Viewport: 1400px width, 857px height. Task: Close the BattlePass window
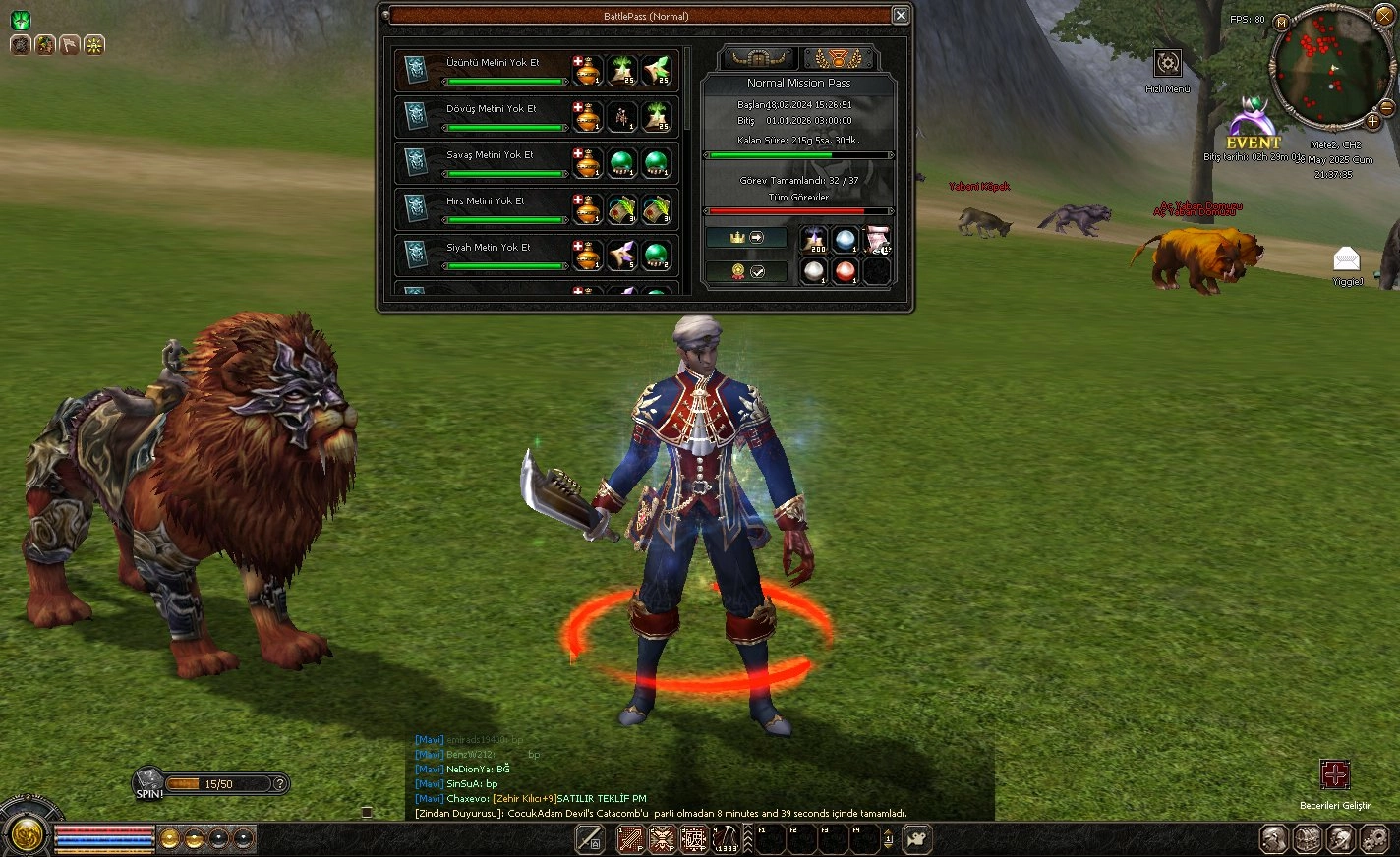(x=901, y=15)
